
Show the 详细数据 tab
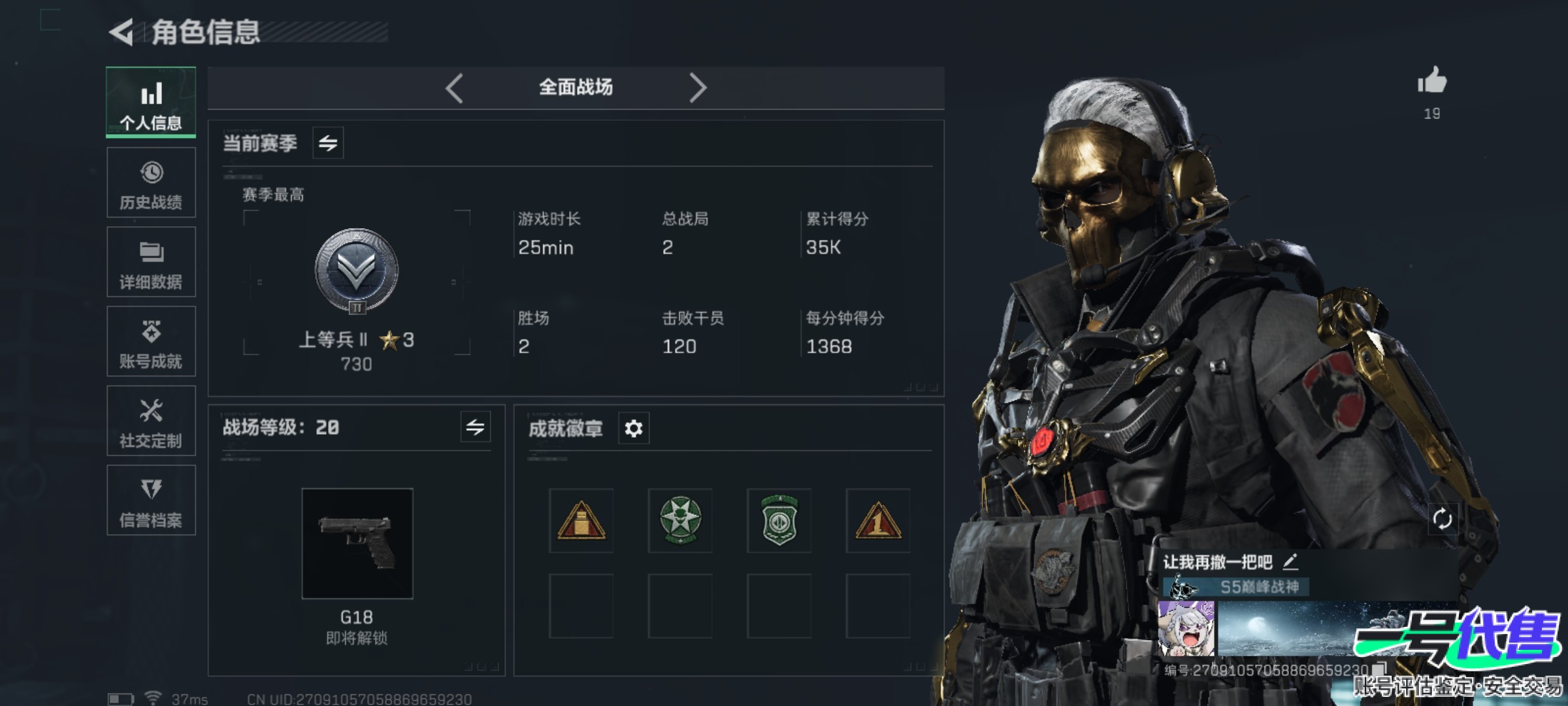coord(151,262)
